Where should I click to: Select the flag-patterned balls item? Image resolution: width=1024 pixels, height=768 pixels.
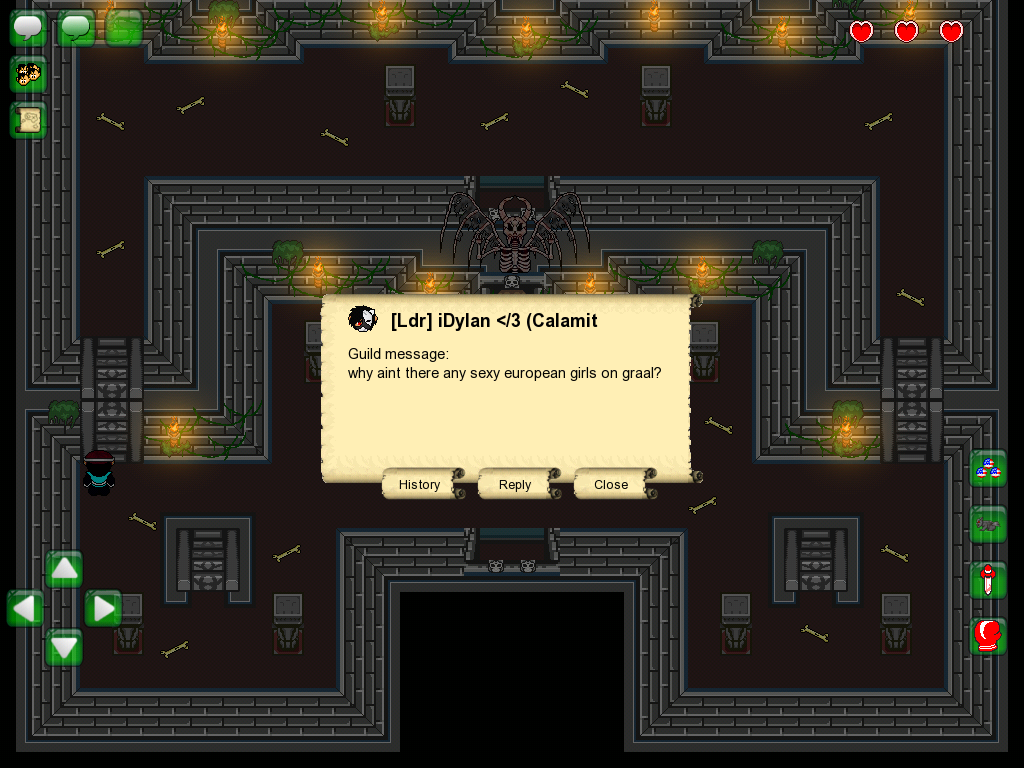[x=988, y=469]
